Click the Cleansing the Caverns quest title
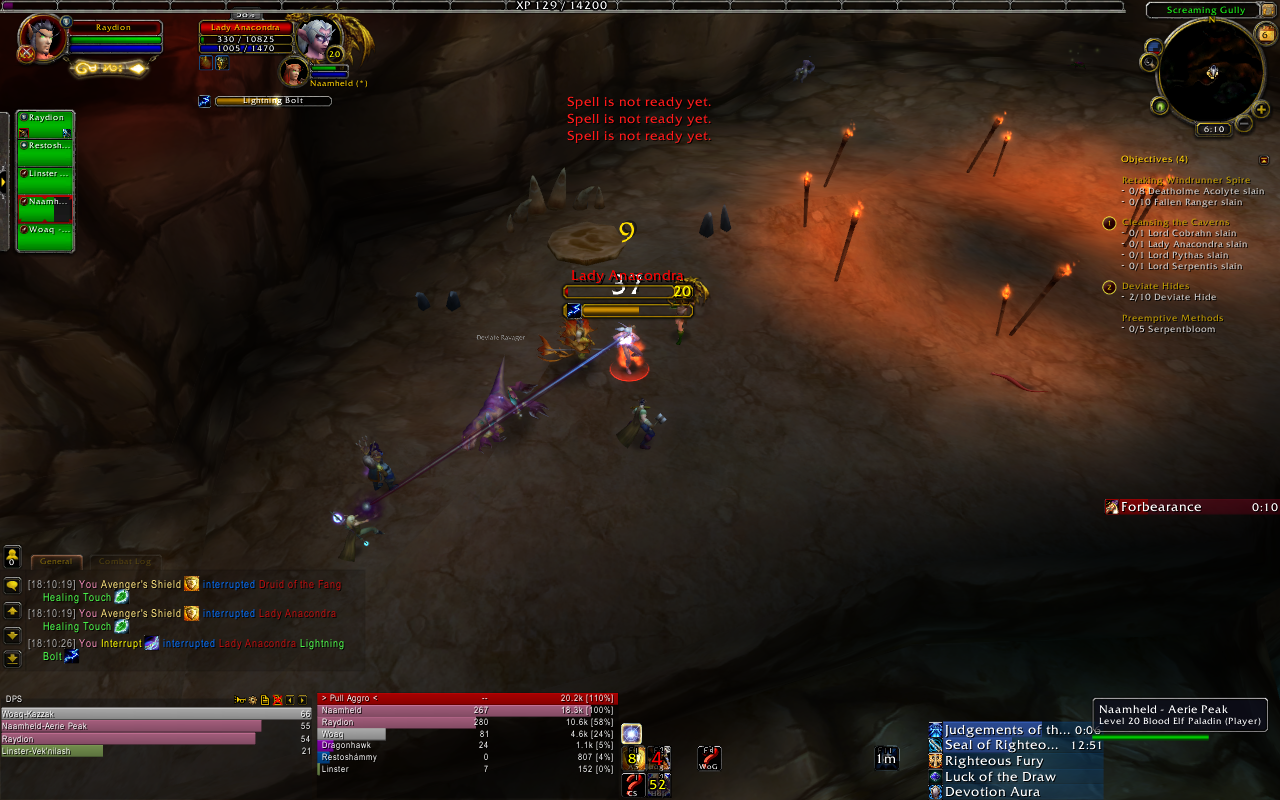This screenshot has height=800, width=1280. click(1176, 222)
